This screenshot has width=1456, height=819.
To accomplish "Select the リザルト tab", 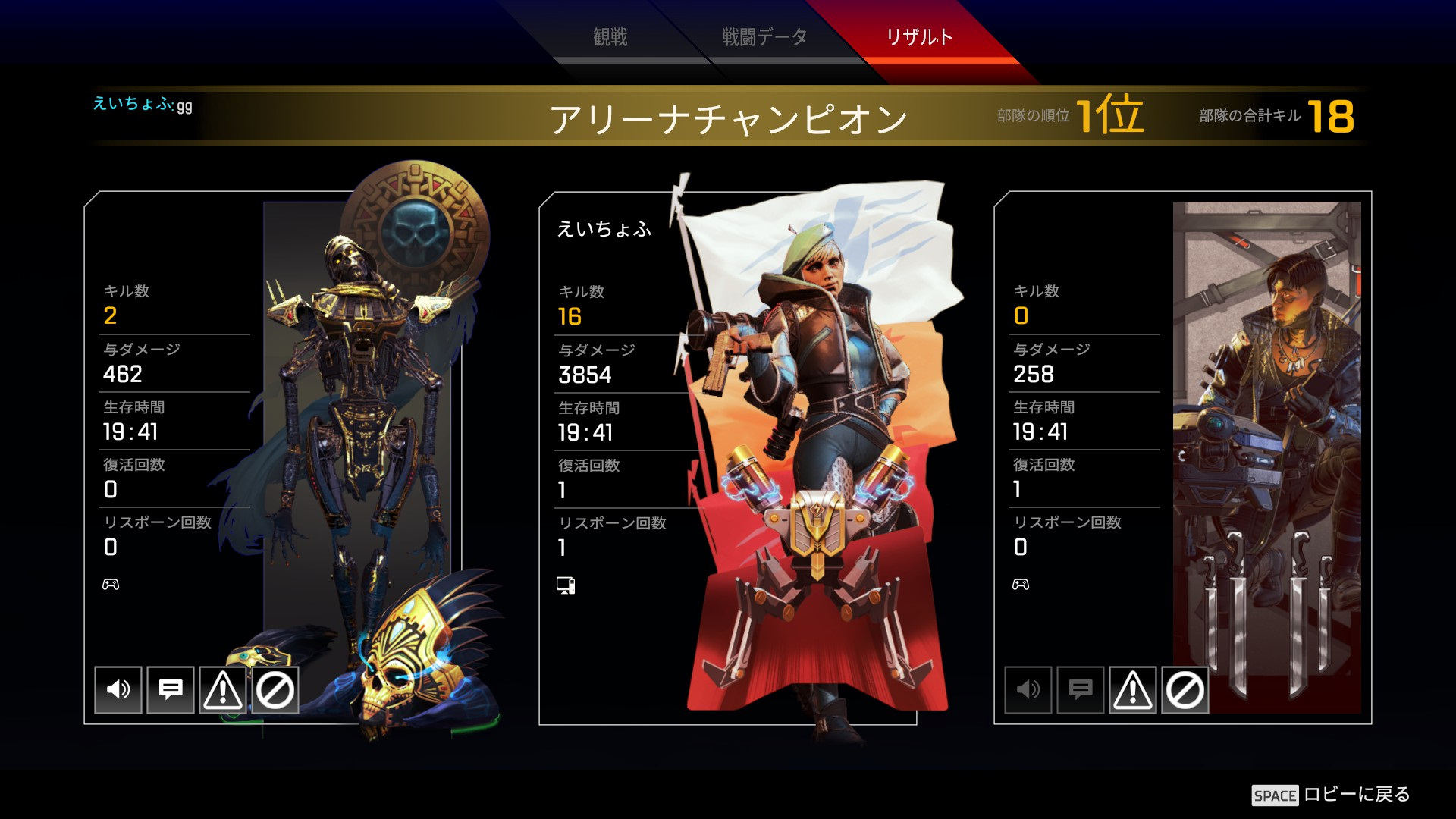I will pyautogui.click(x=920, y=35).
